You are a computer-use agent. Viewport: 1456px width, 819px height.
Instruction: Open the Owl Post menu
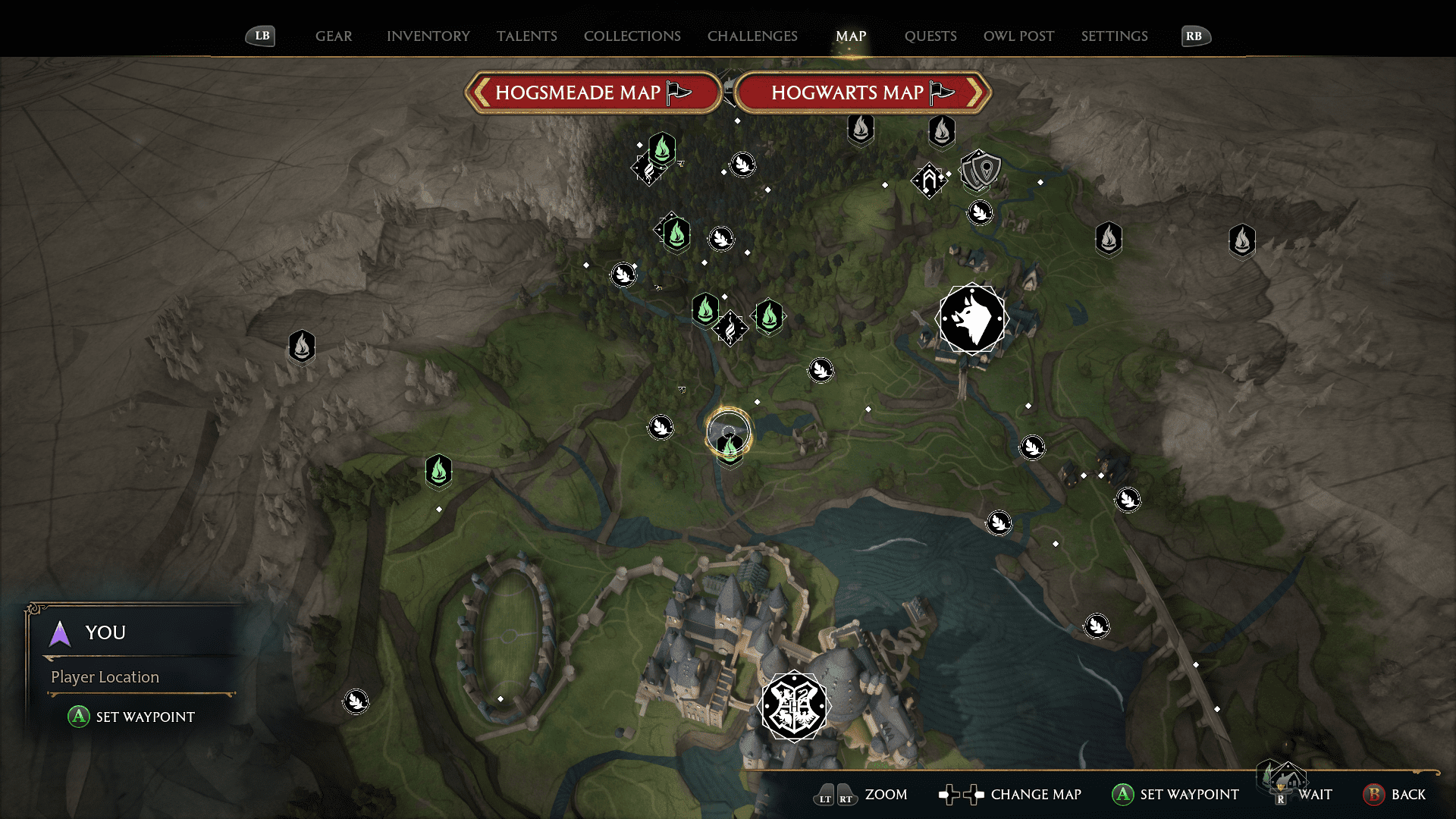(x=1018, y=36)
